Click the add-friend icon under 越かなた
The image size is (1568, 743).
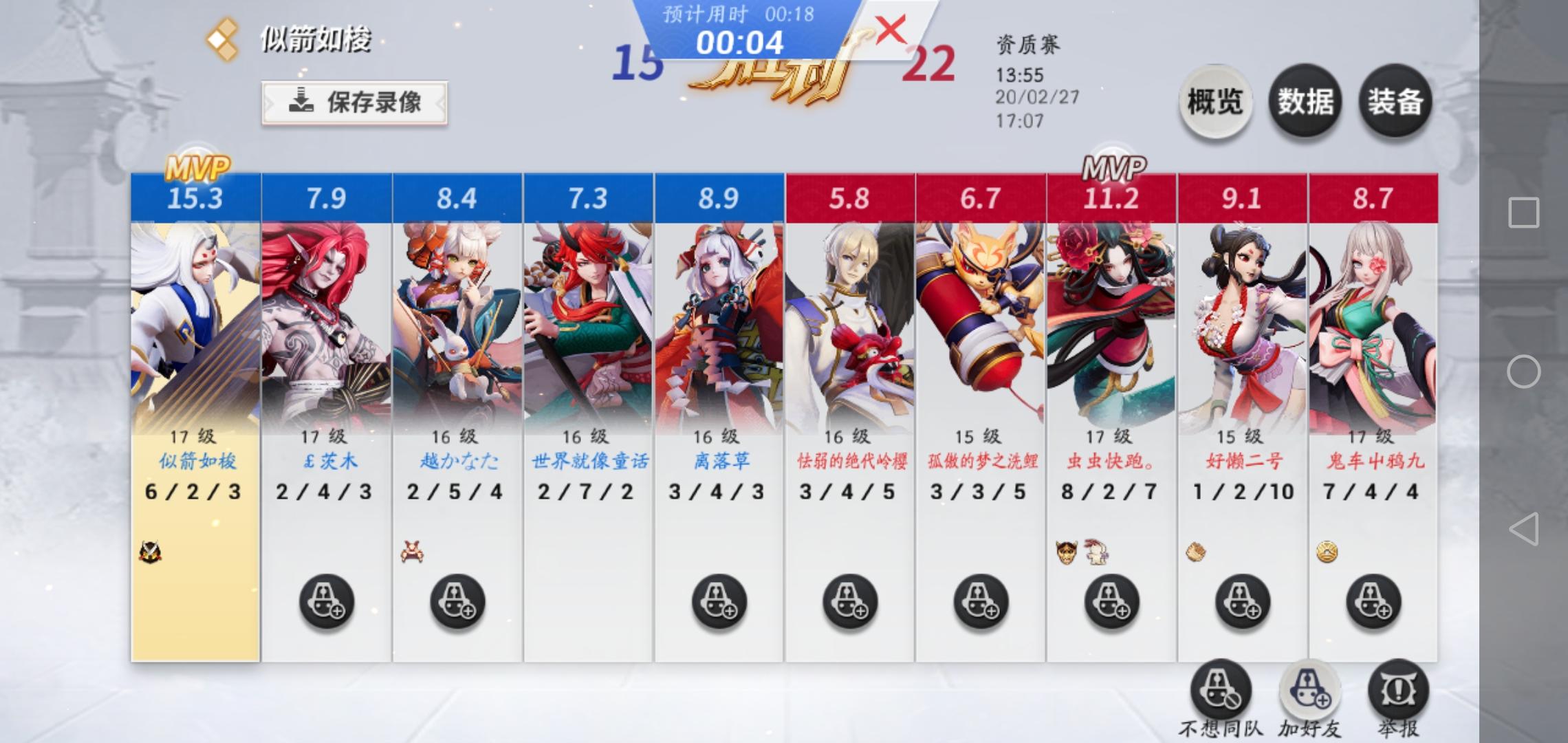(454, 601)
